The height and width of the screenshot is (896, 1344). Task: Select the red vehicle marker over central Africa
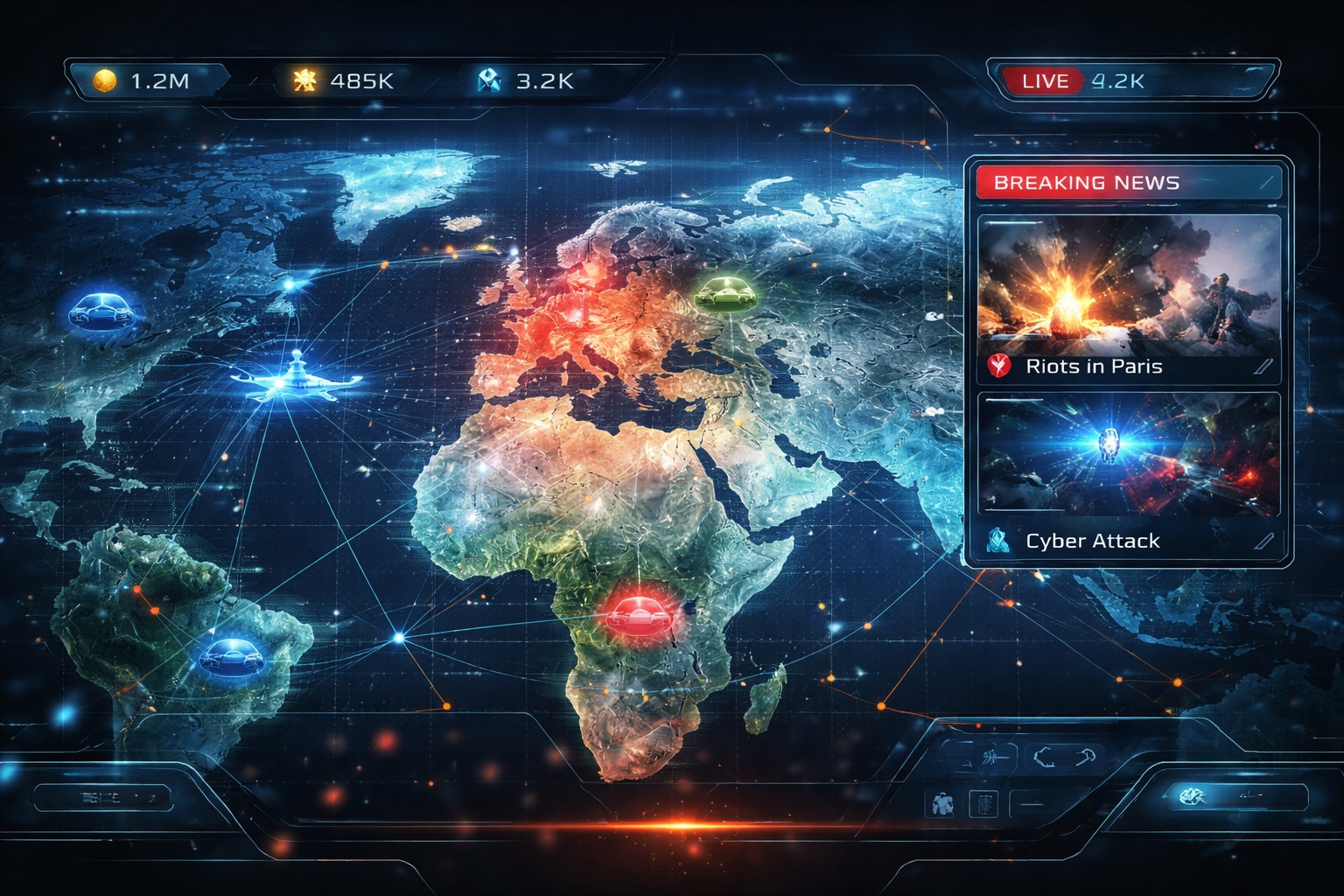coord(638,618)
